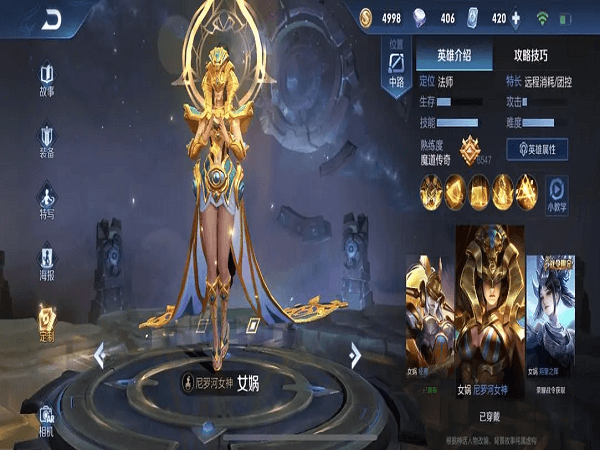Switch to the previous hero with left arrow
This screenshot has height=450, width=600.
(100, 354)
